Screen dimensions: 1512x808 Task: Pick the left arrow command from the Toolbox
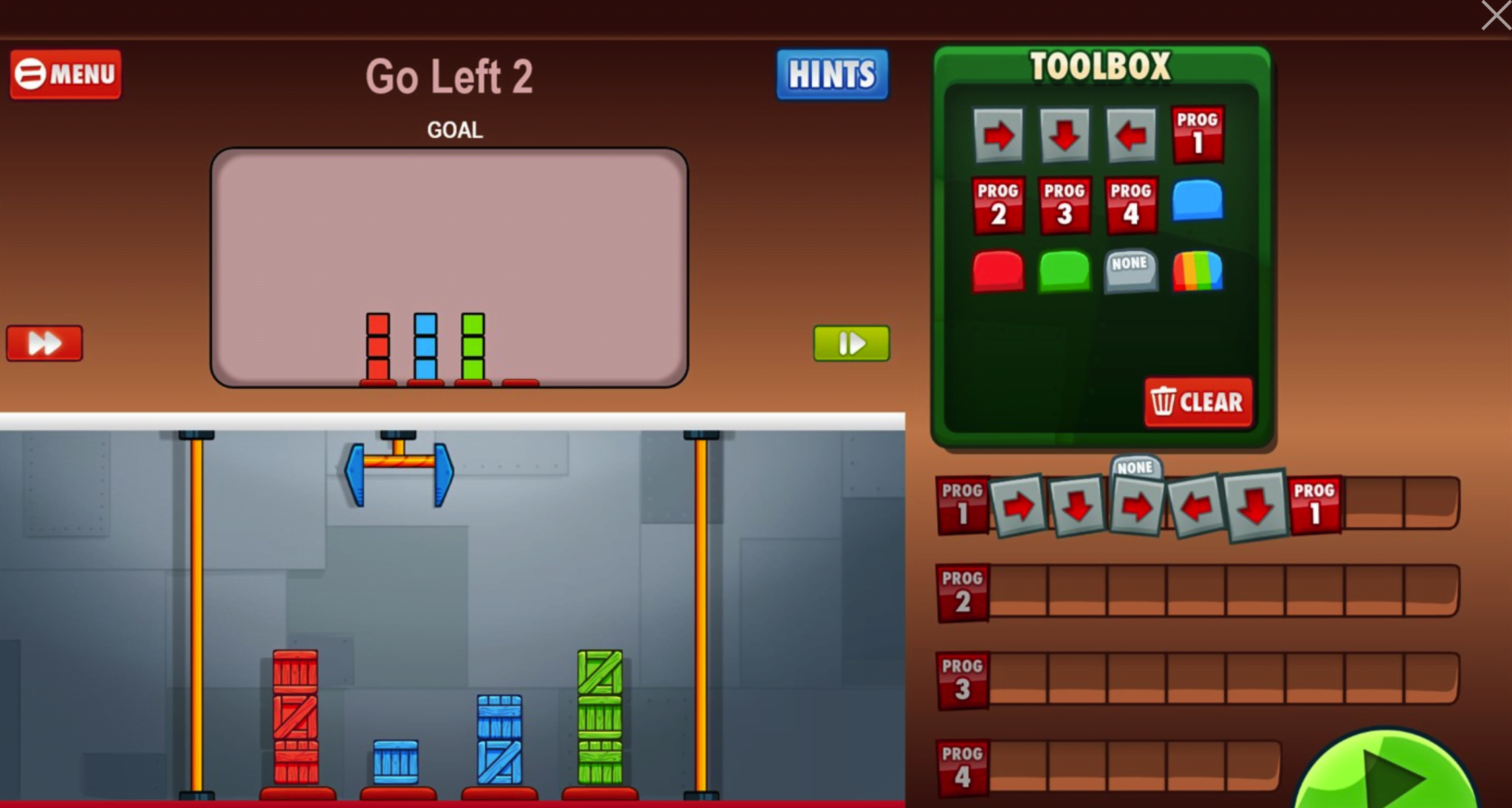1130,135
